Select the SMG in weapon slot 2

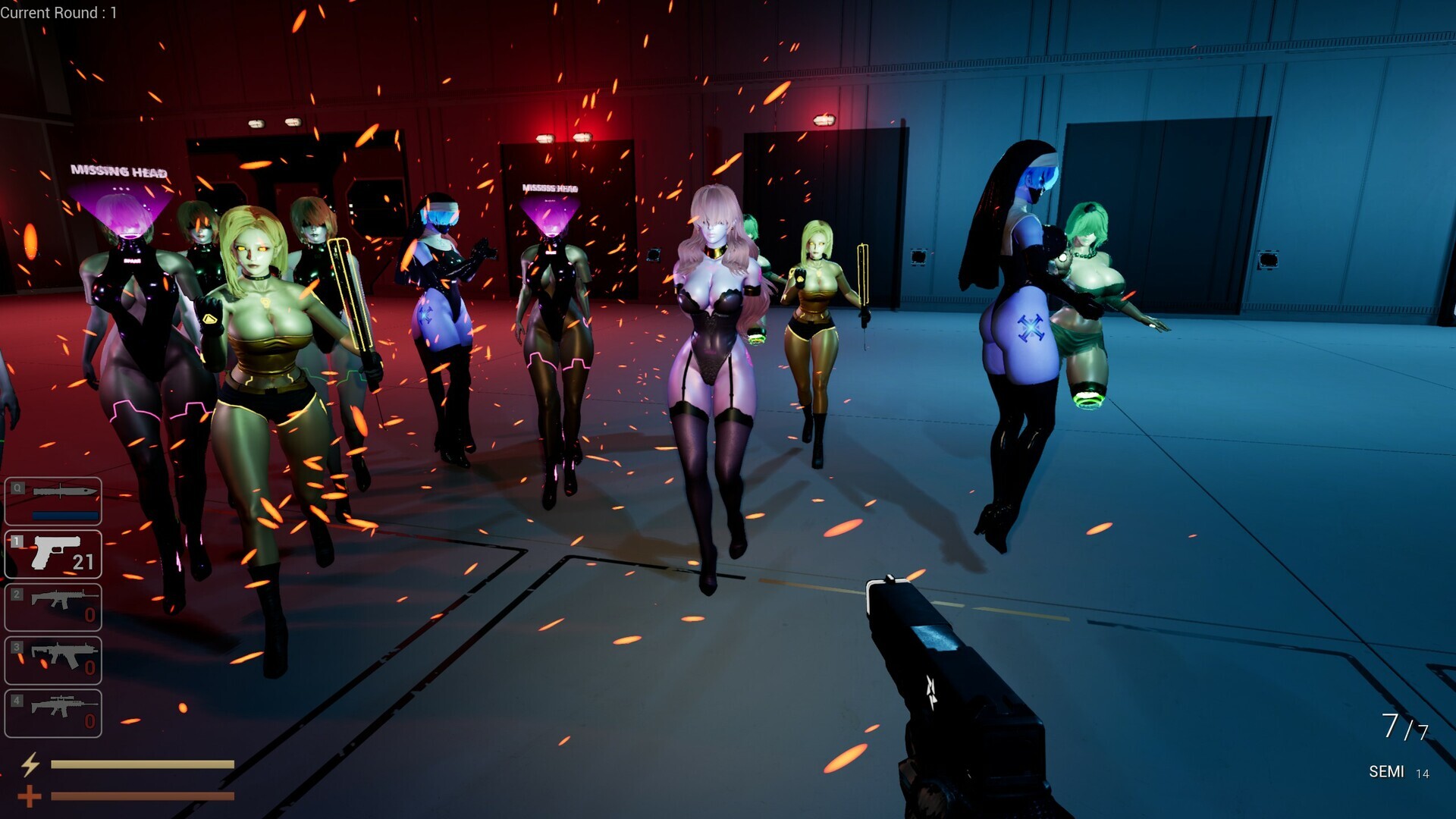point(53,607)
